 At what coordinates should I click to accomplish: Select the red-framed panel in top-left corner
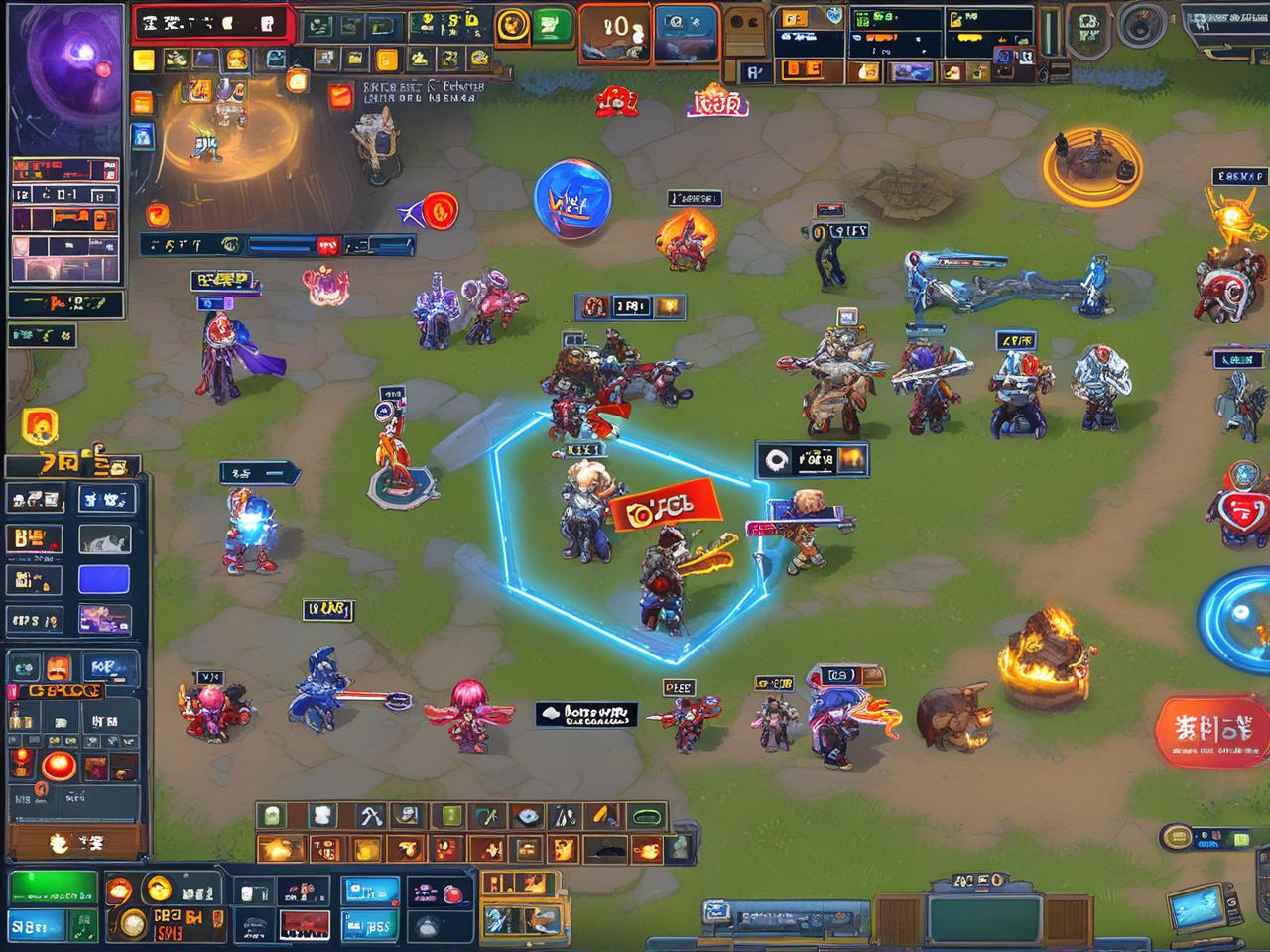(211, 24)
